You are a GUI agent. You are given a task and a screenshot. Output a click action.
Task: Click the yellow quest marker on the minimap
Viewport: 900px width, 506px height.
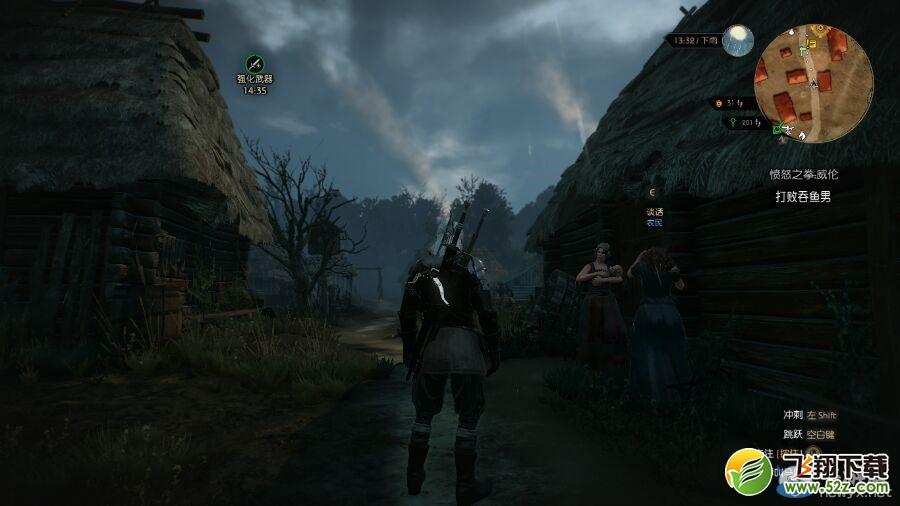point(812,43)
